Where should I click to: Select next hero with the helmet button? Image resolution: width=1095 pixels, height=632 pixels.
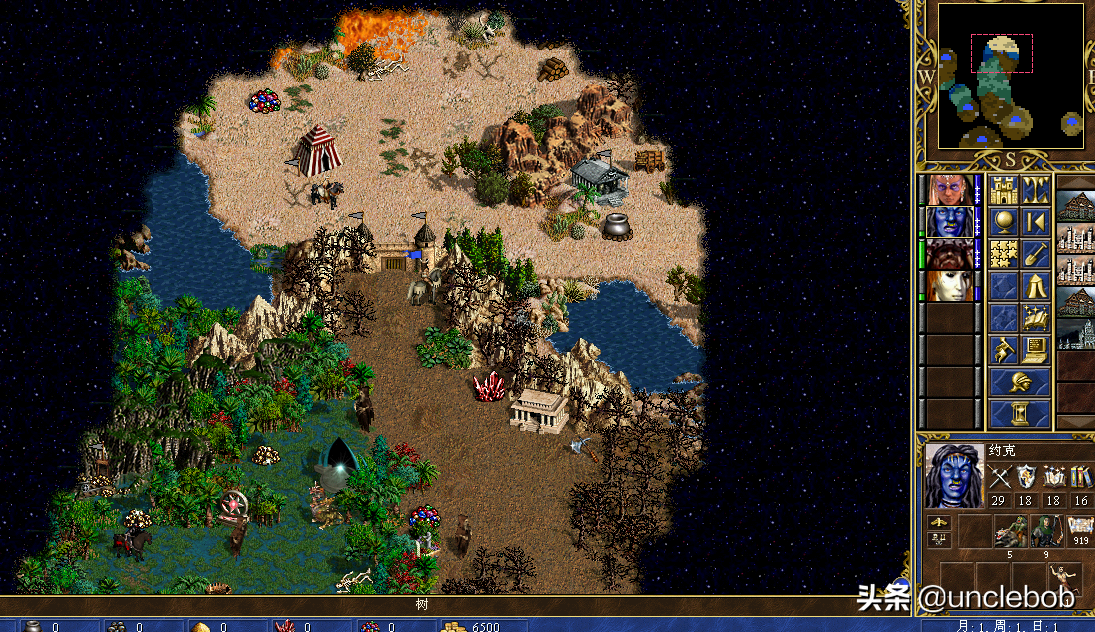tap(1020, 382)
